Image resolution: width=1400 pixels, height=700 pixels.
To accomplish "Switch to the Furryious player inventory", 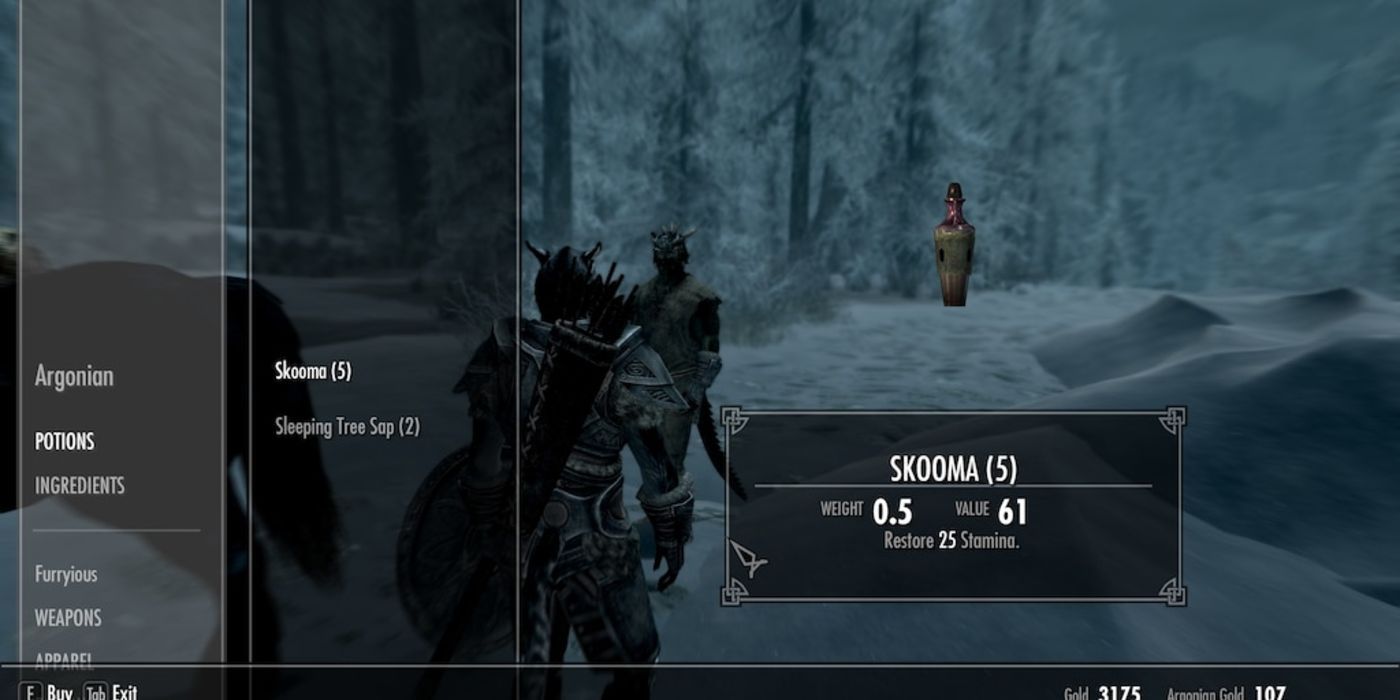I will point(66,574).
